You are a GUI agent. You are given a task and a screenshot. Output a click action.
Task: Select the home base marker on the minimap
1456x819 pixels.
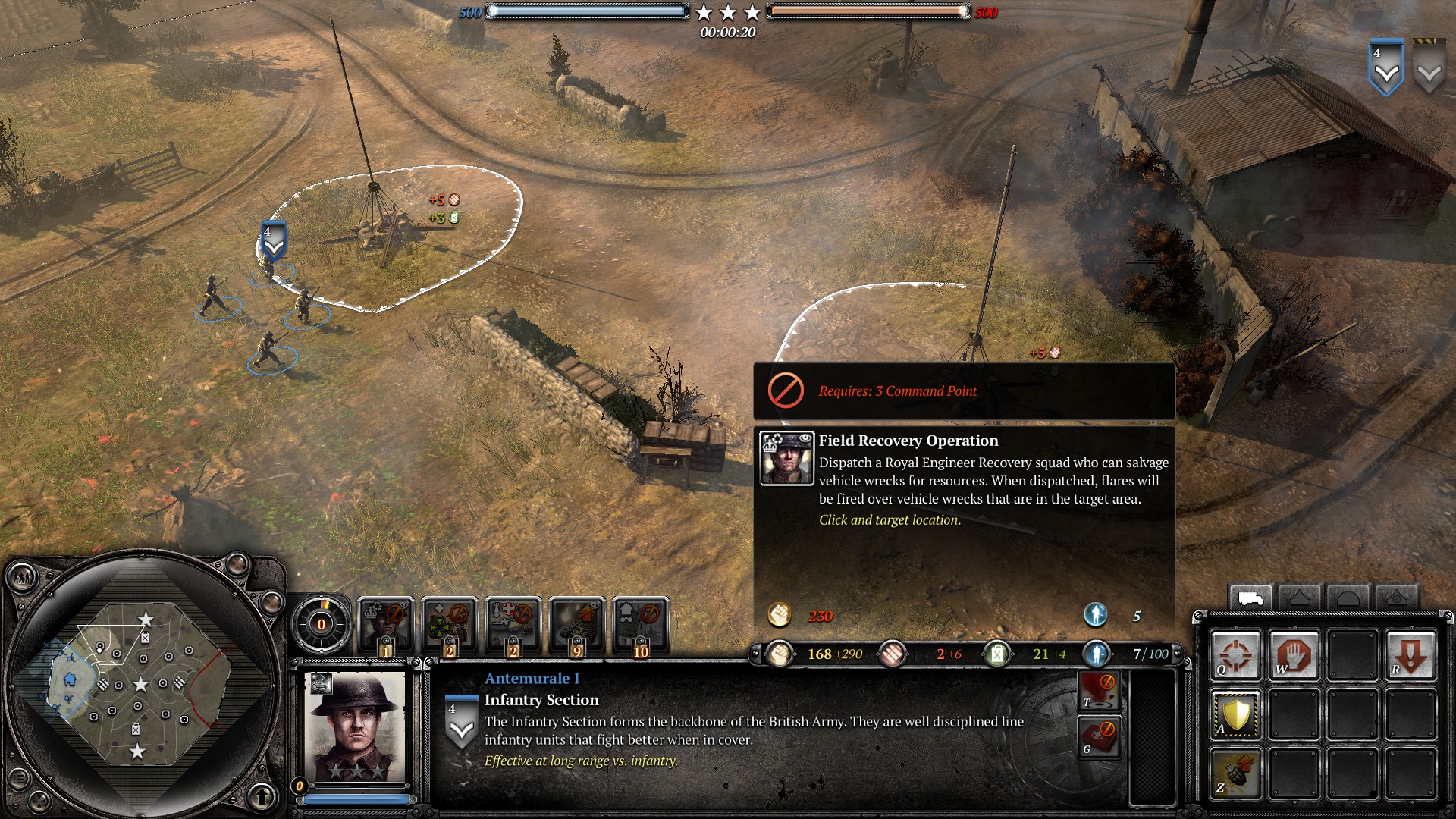click(x=70, y=679)
